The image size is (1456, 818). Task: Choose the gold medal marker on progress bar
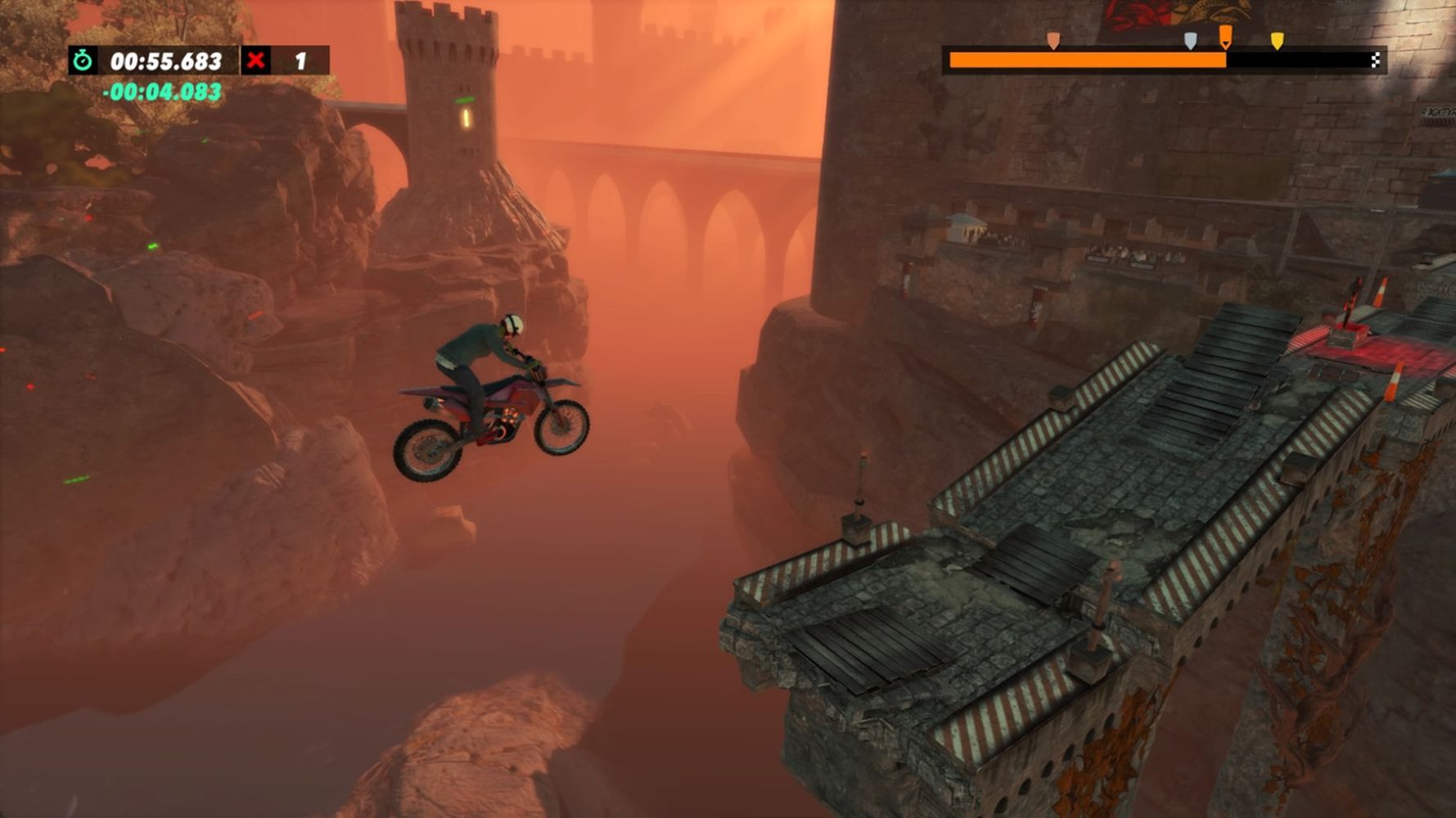tap(1277, 40)
